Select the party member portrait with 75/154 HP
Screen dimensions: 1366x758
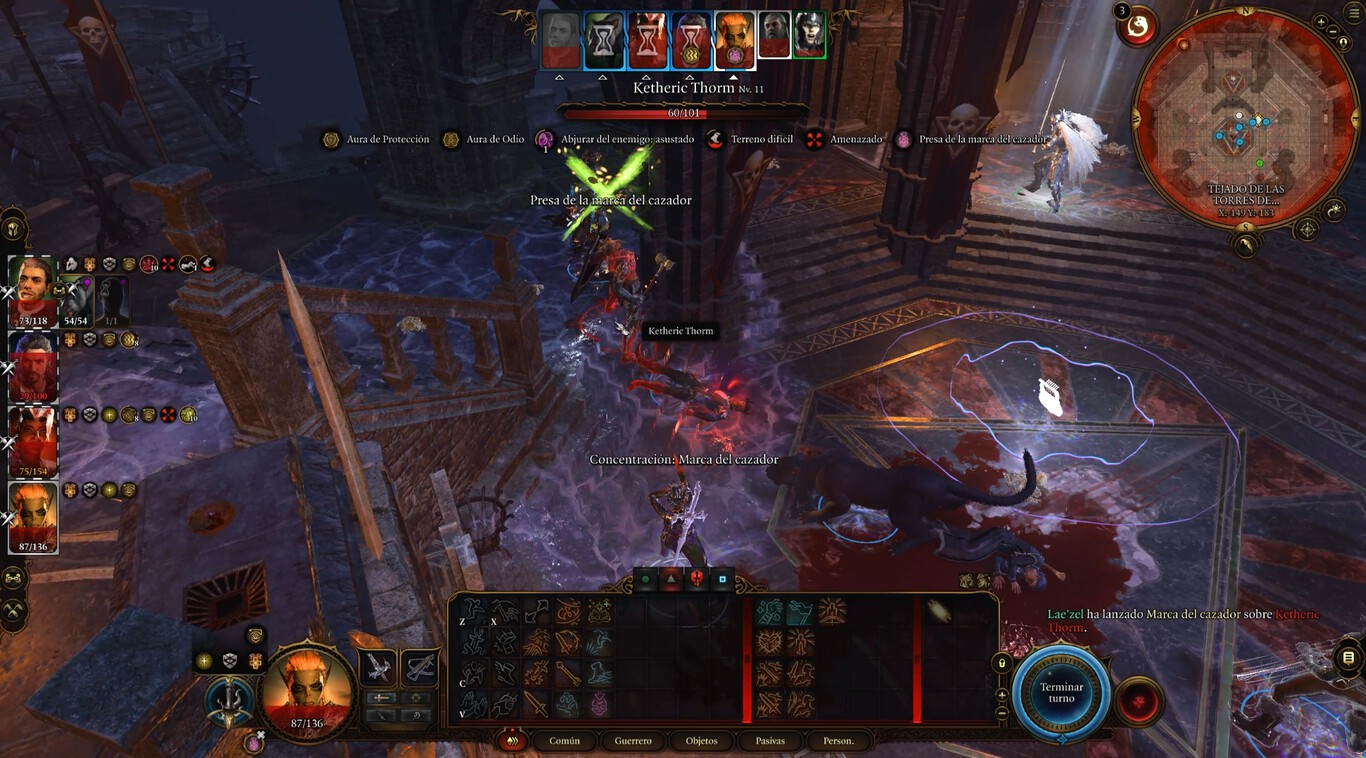[32, 442]
